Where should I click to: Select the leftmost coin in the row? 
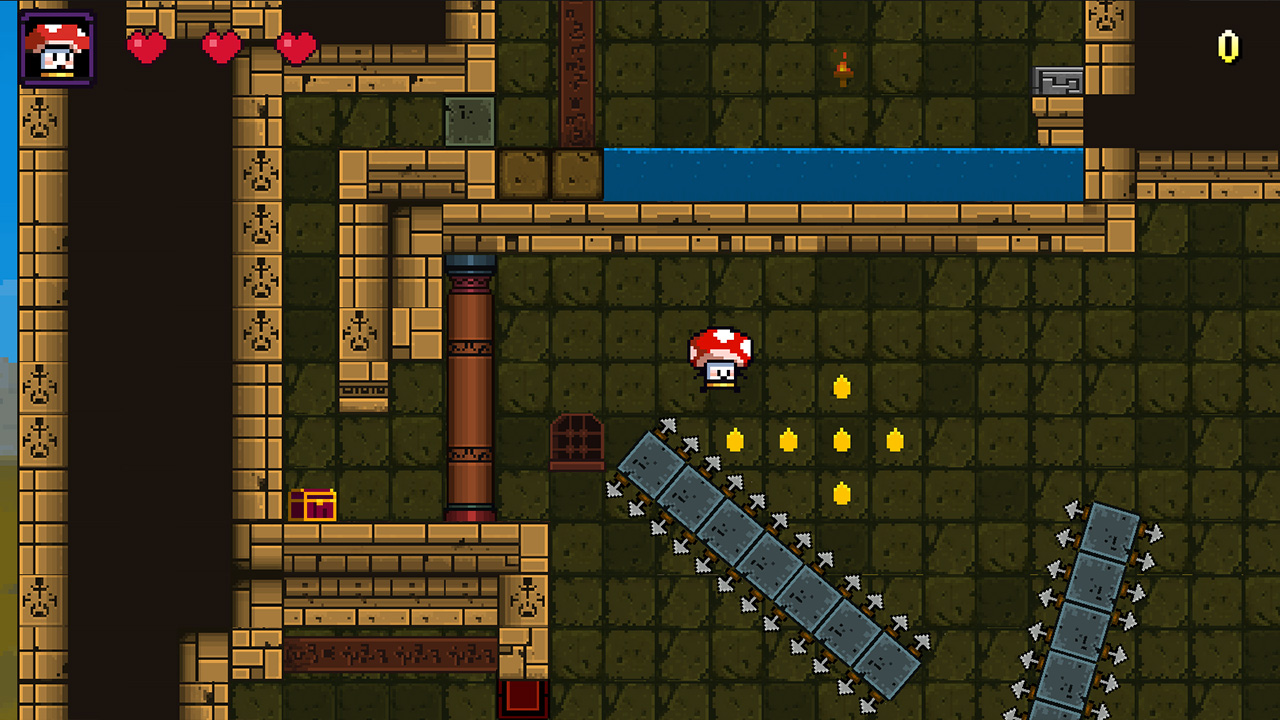(737, 438)
